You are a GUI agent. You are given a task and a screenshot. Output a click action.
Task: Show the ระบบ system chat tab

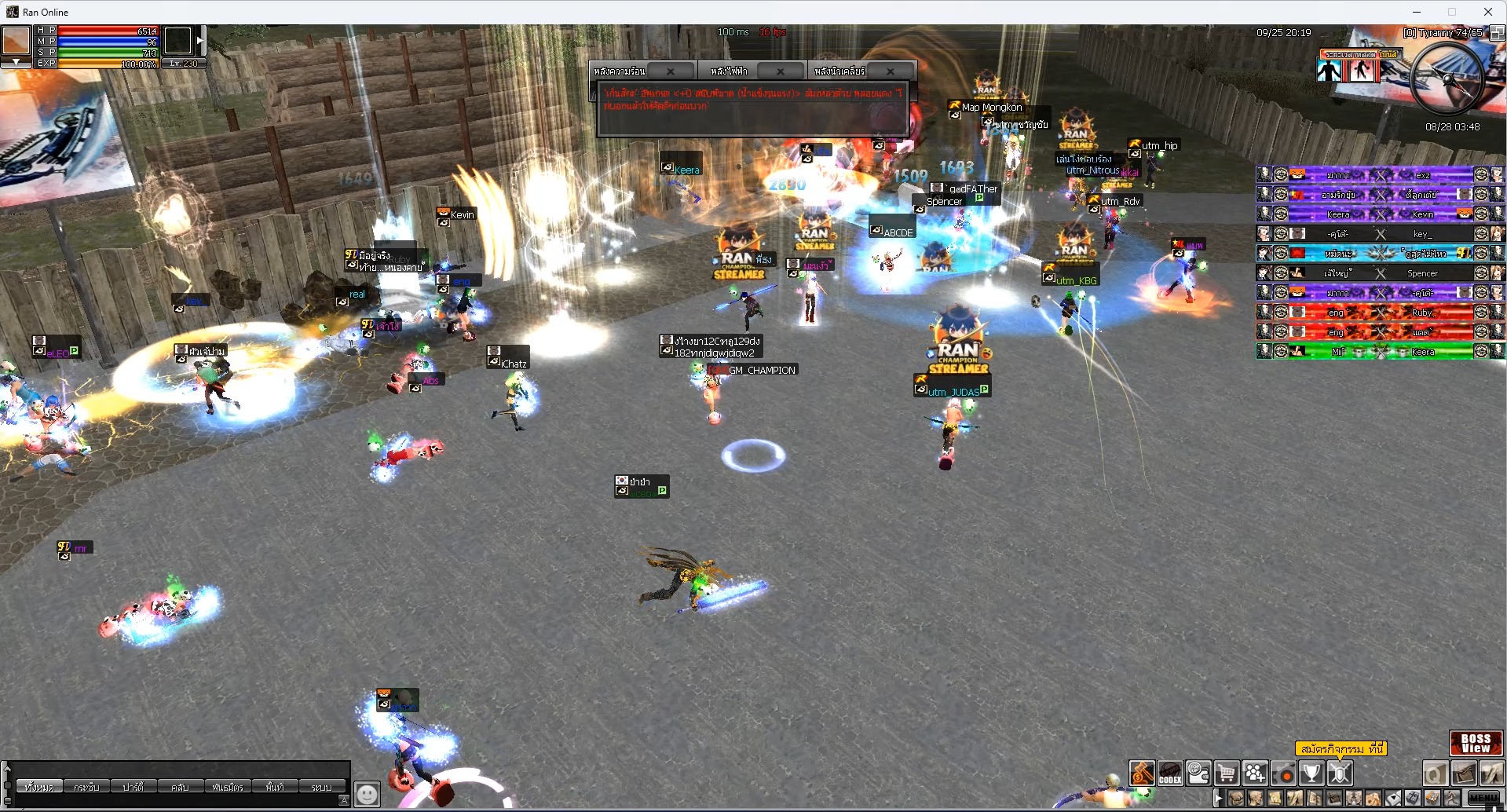(x=321, y=787)
